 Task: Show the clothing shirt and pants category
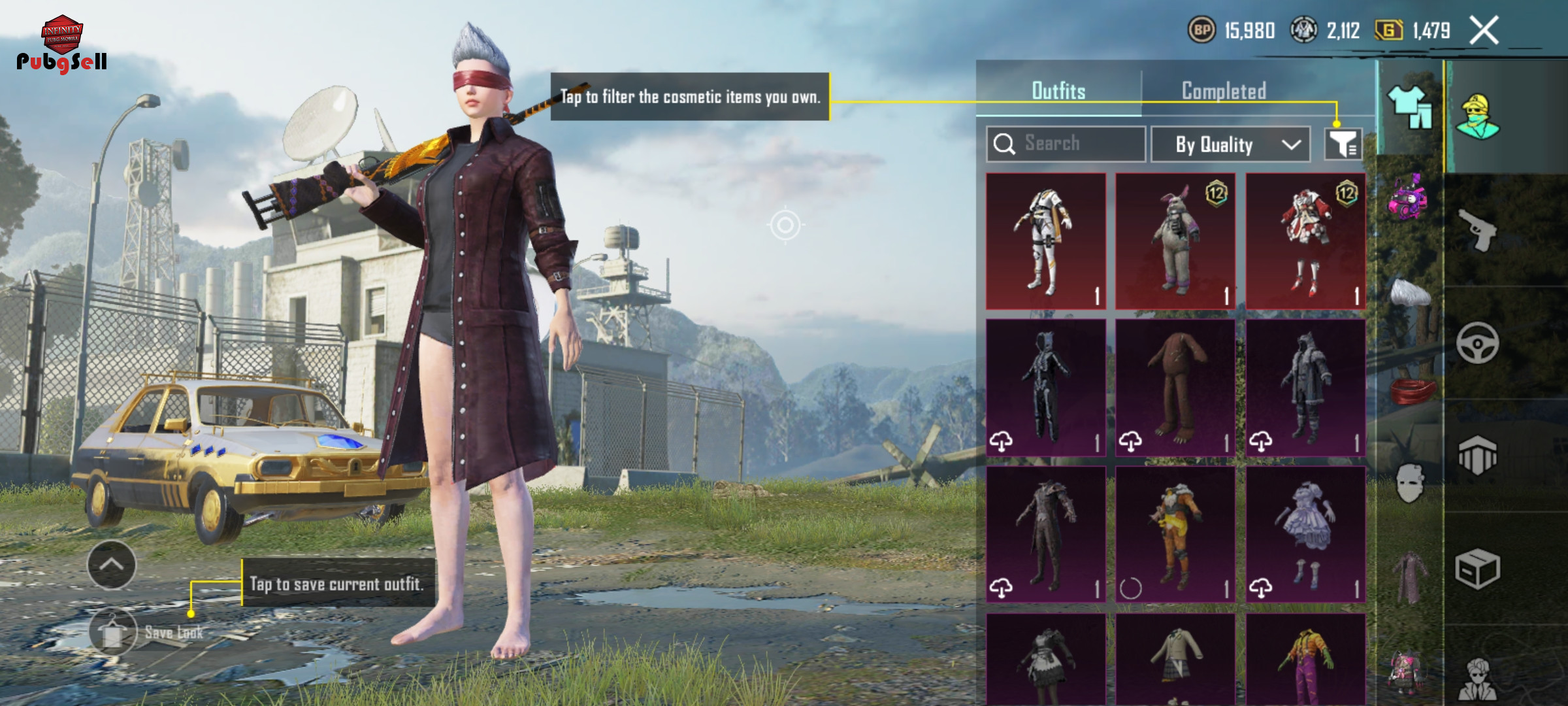(1410, 108)
